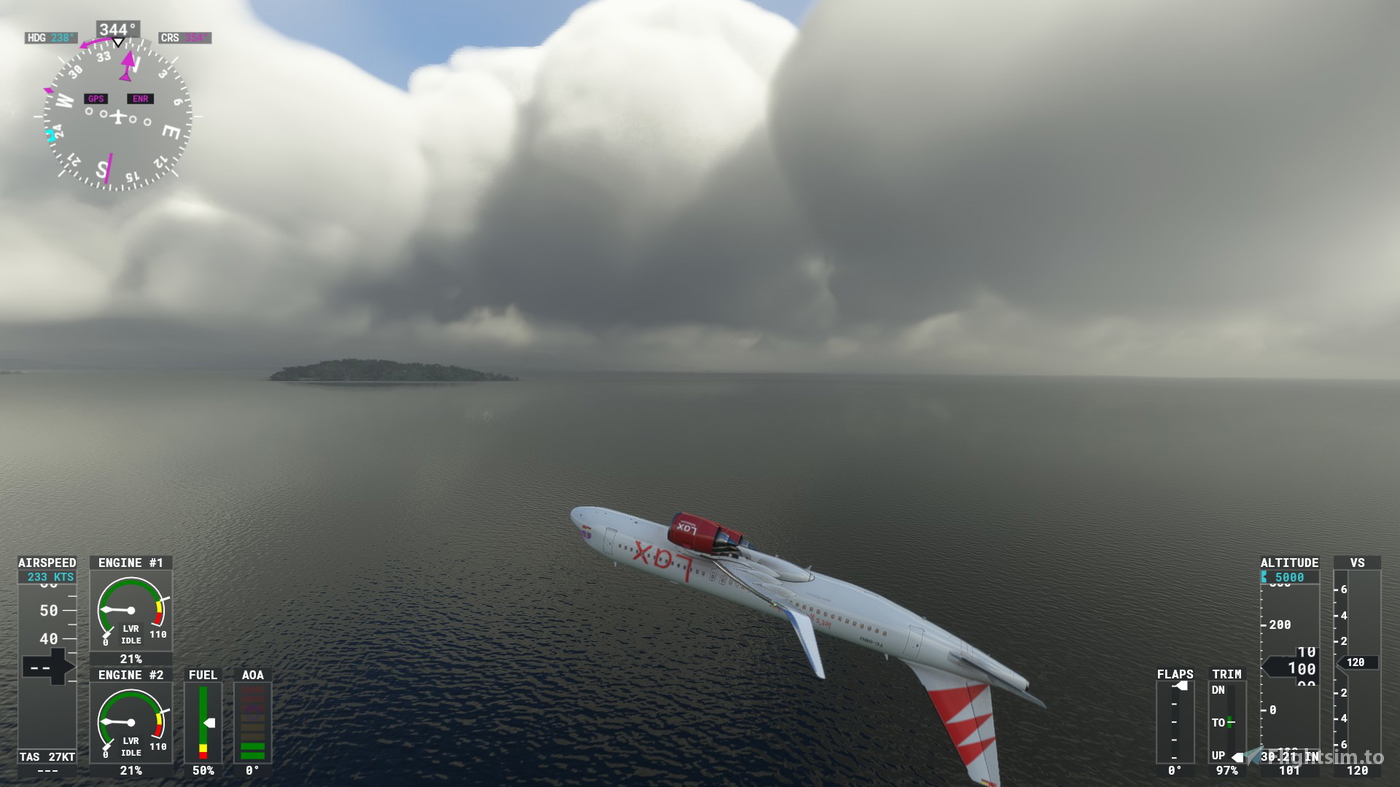Click the GPS annunciator on the HSI
This screenshot has width=1400, height=787.
(98, 99)
